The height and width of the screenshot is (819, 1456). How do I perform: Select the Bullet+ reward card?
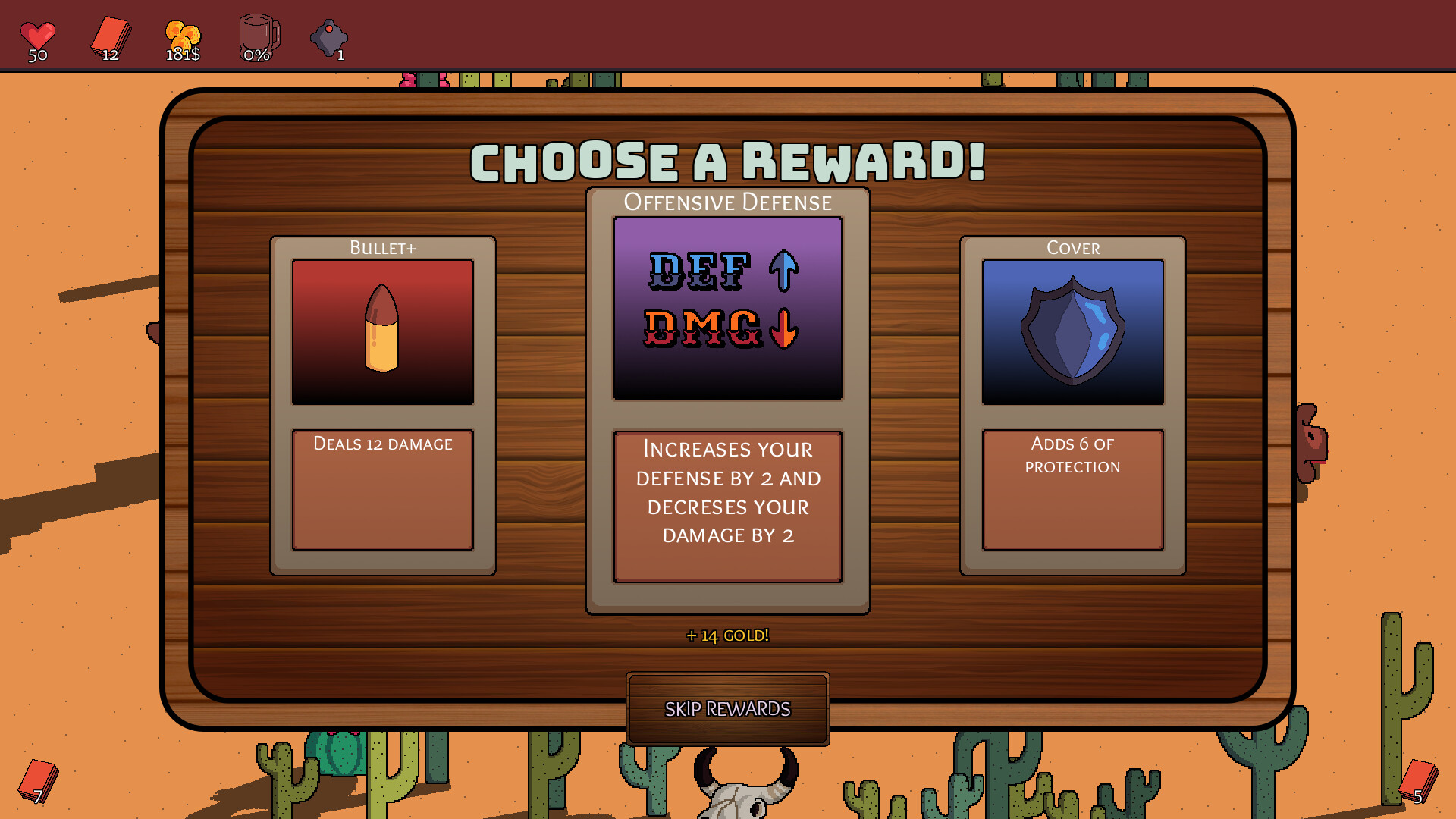(382, 406)
